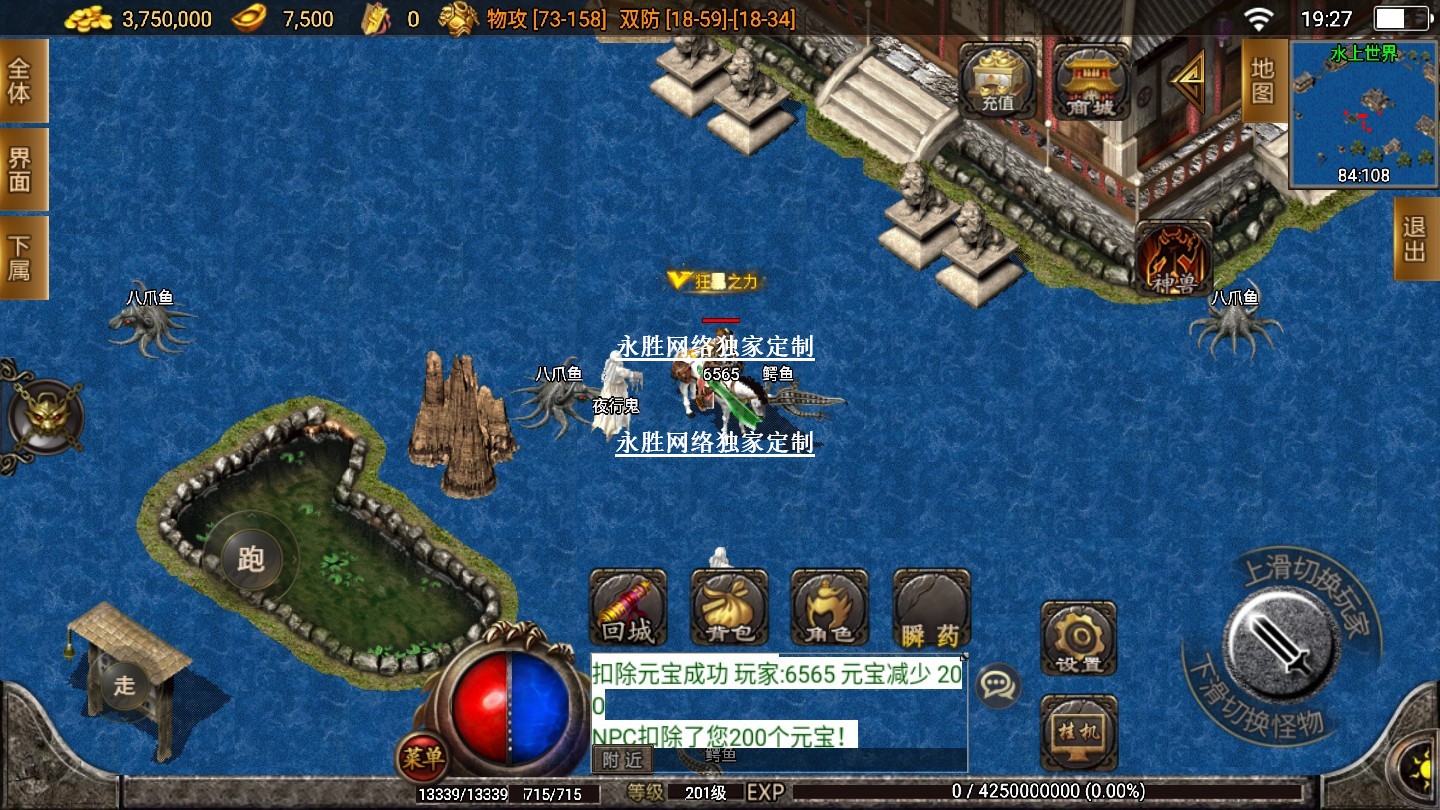1440x810 pixels.
Task: Use the 回城 return to town button
Action: click(628, 607)
